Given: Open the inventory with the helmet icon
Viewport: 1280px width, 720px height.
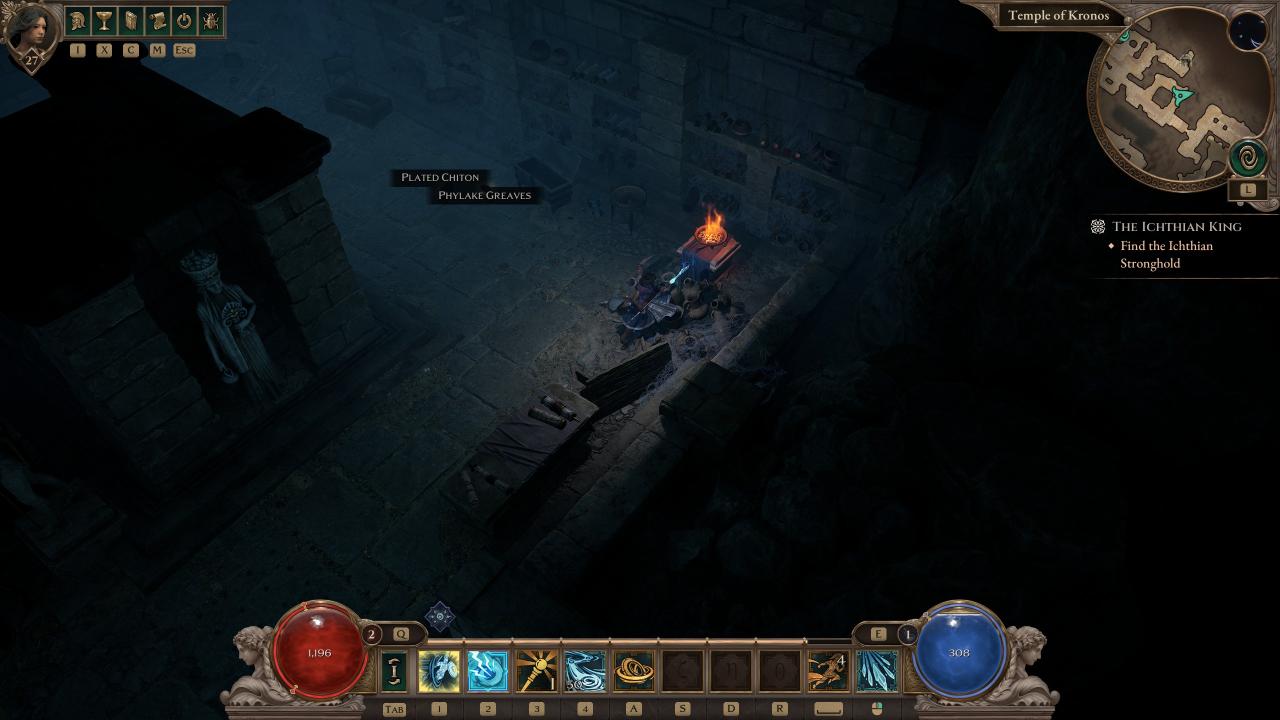Looking at the screenshot, I should 78,21.
